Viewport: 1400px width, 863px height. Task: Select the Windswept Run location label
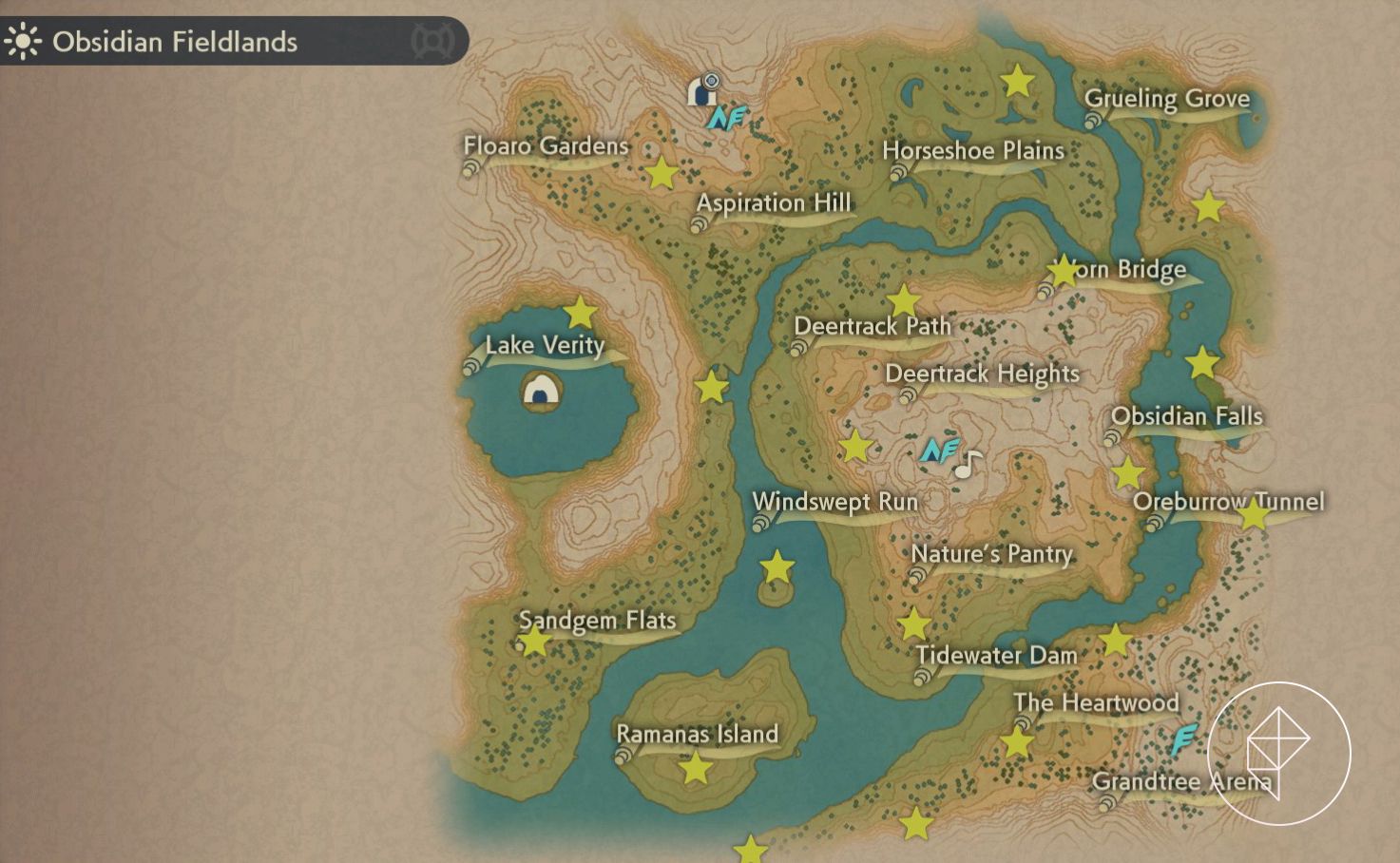[x=834, y=502]
